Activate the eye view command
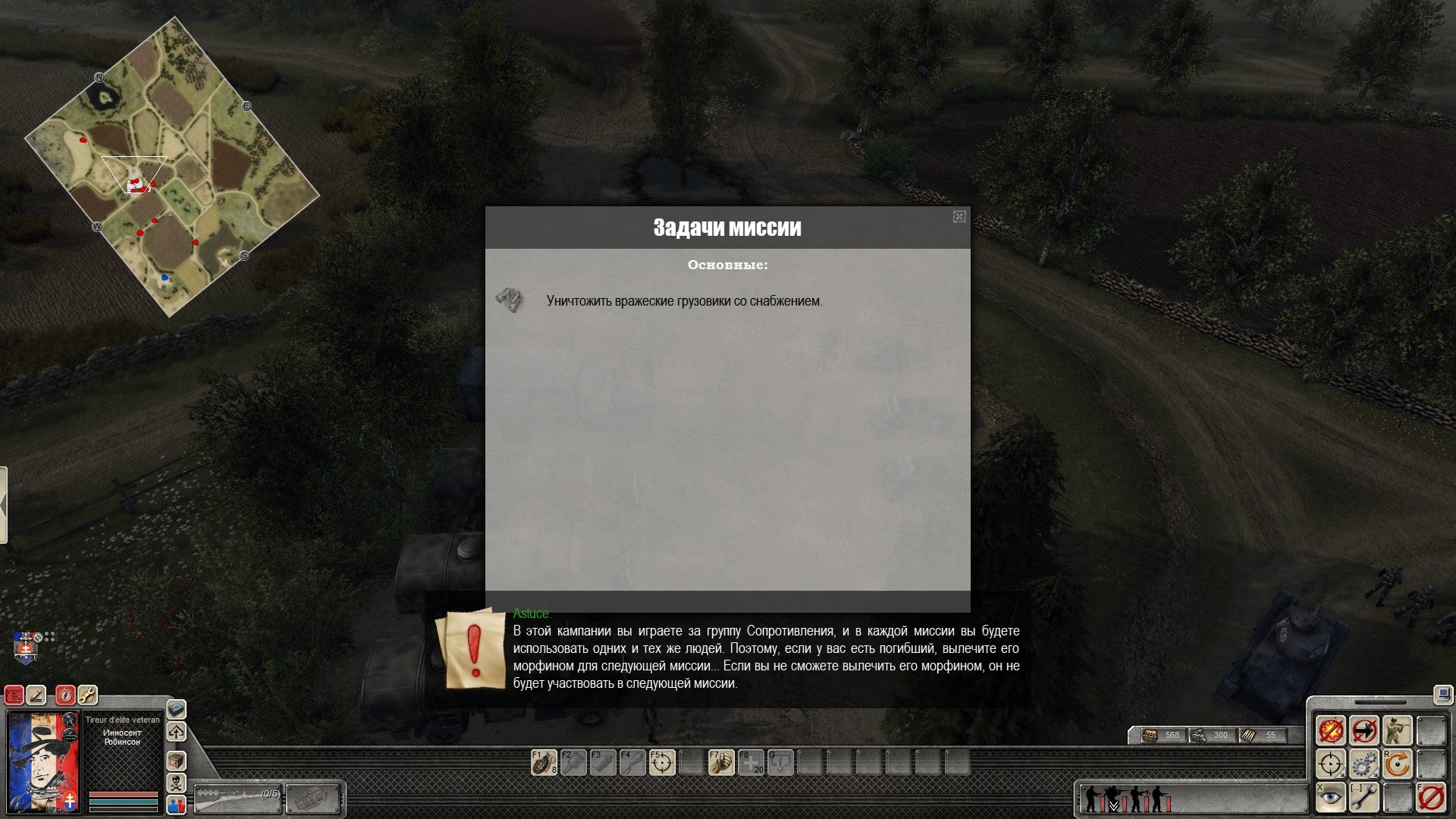The width and height of the screenshot is (1456, 819). [1331, 797]
